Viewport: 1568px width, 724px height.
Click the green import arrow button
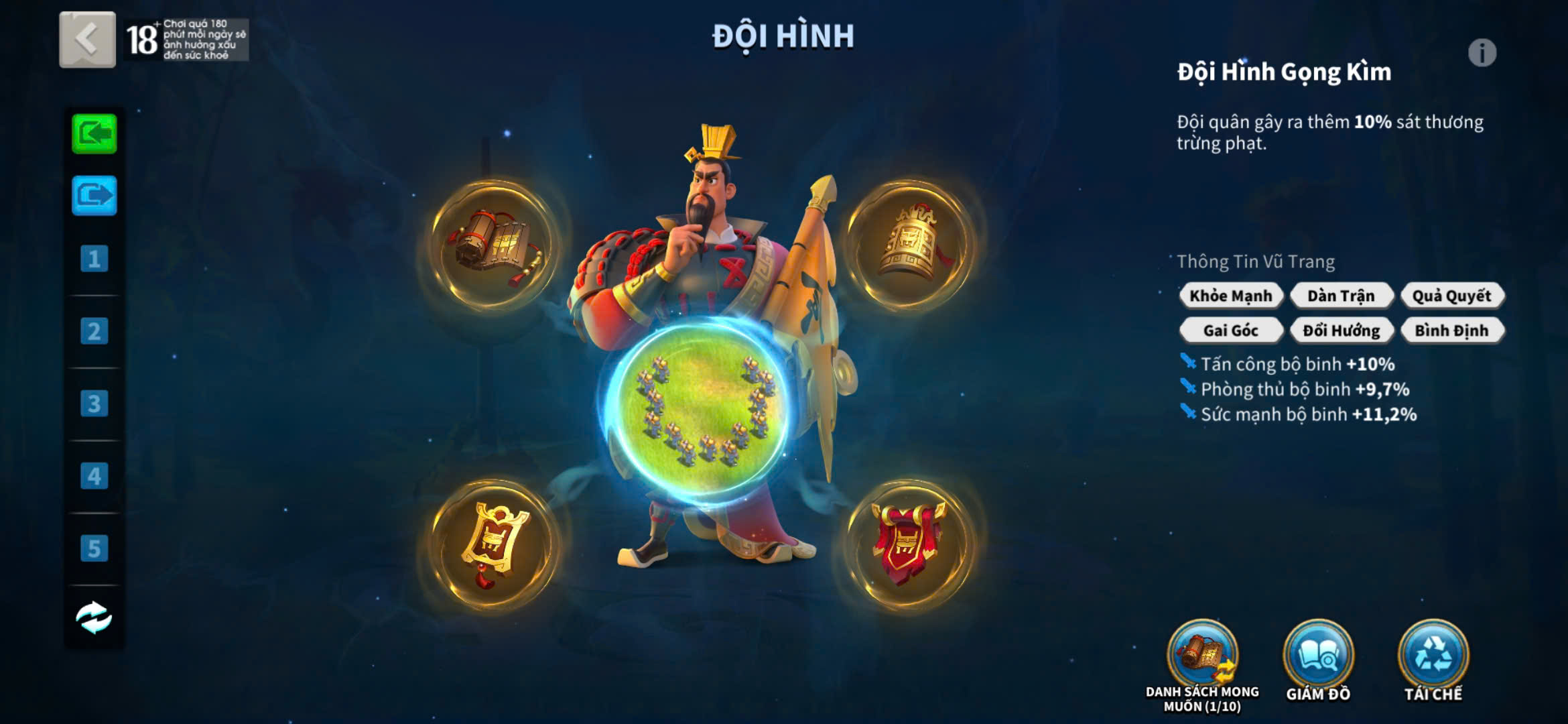[94, 134]
